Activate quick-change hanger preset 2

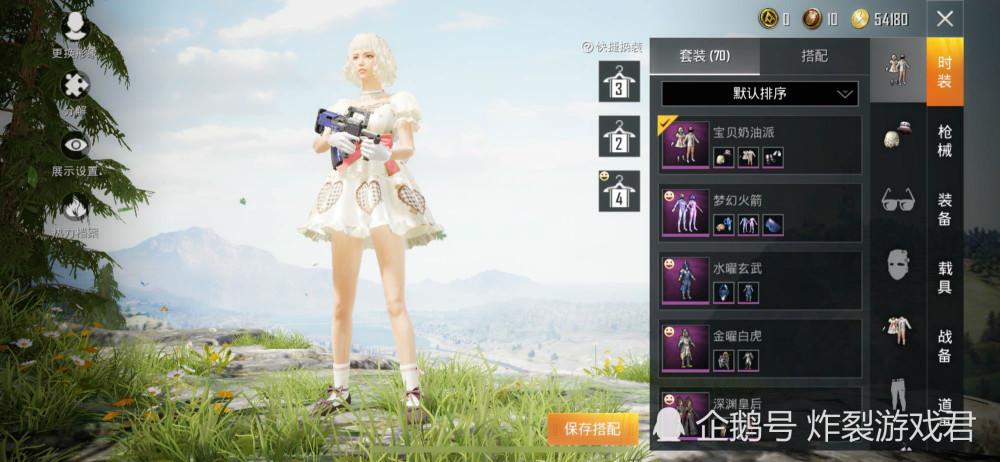pos(619,137)
